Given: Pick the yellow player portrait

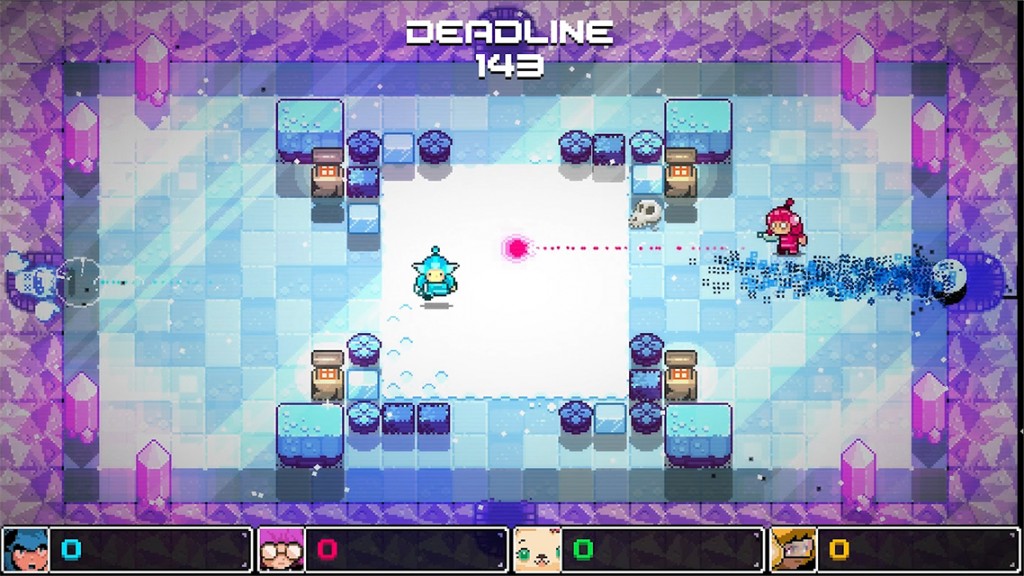Looking at the screenshot, I should [793, 549].
